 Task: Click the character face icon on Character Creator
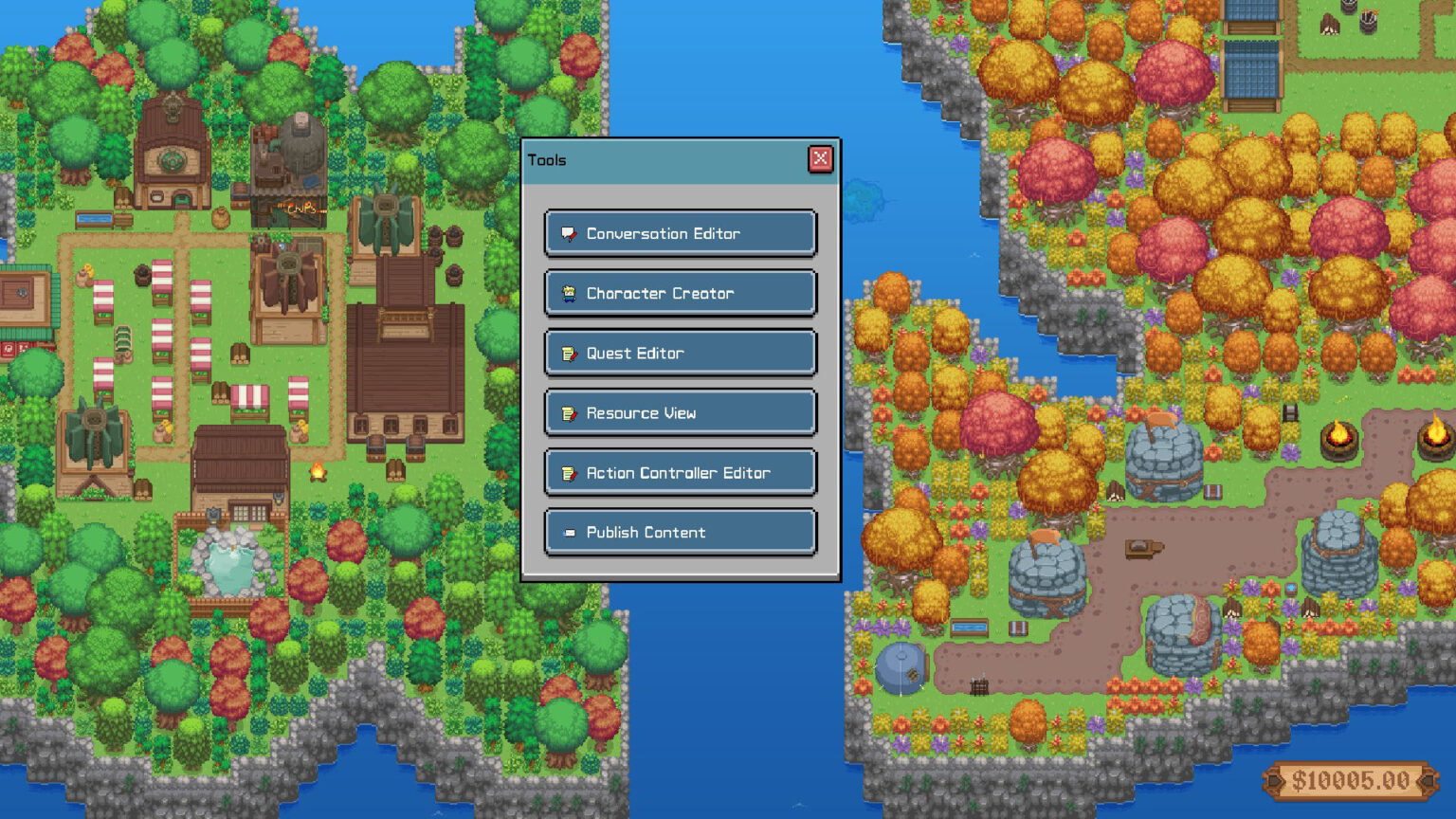(x=569, y=293)
